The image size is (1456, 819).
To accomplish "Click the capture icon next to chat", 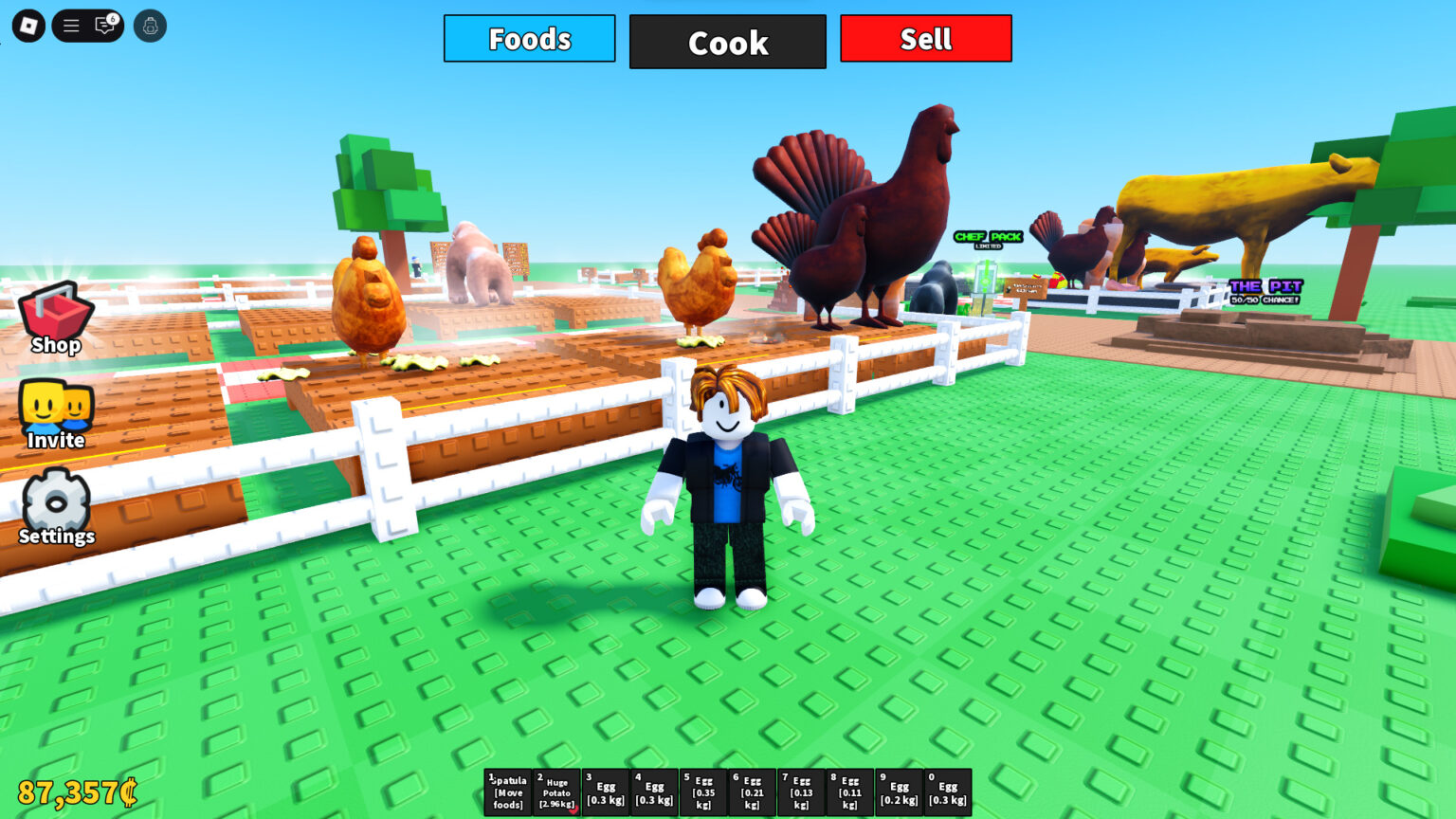I will coord(150,25).
